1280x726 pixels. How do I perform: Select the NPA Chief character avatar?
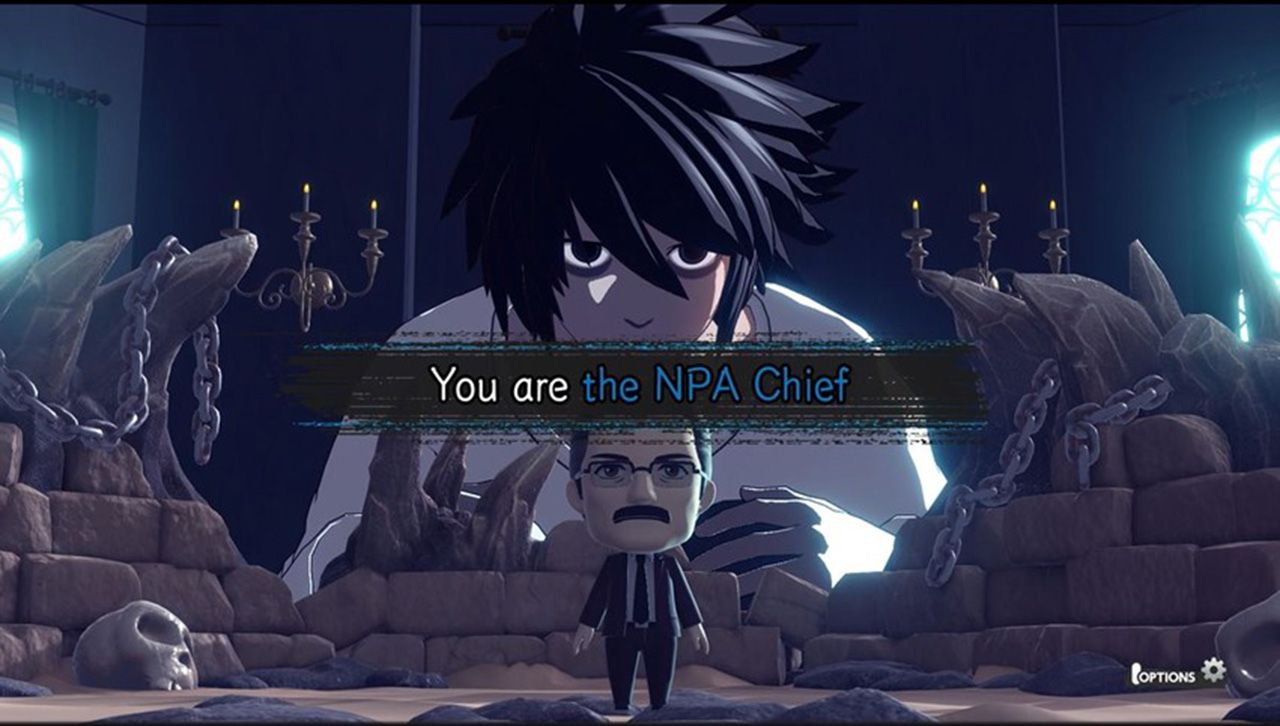[x=640, y=550]
